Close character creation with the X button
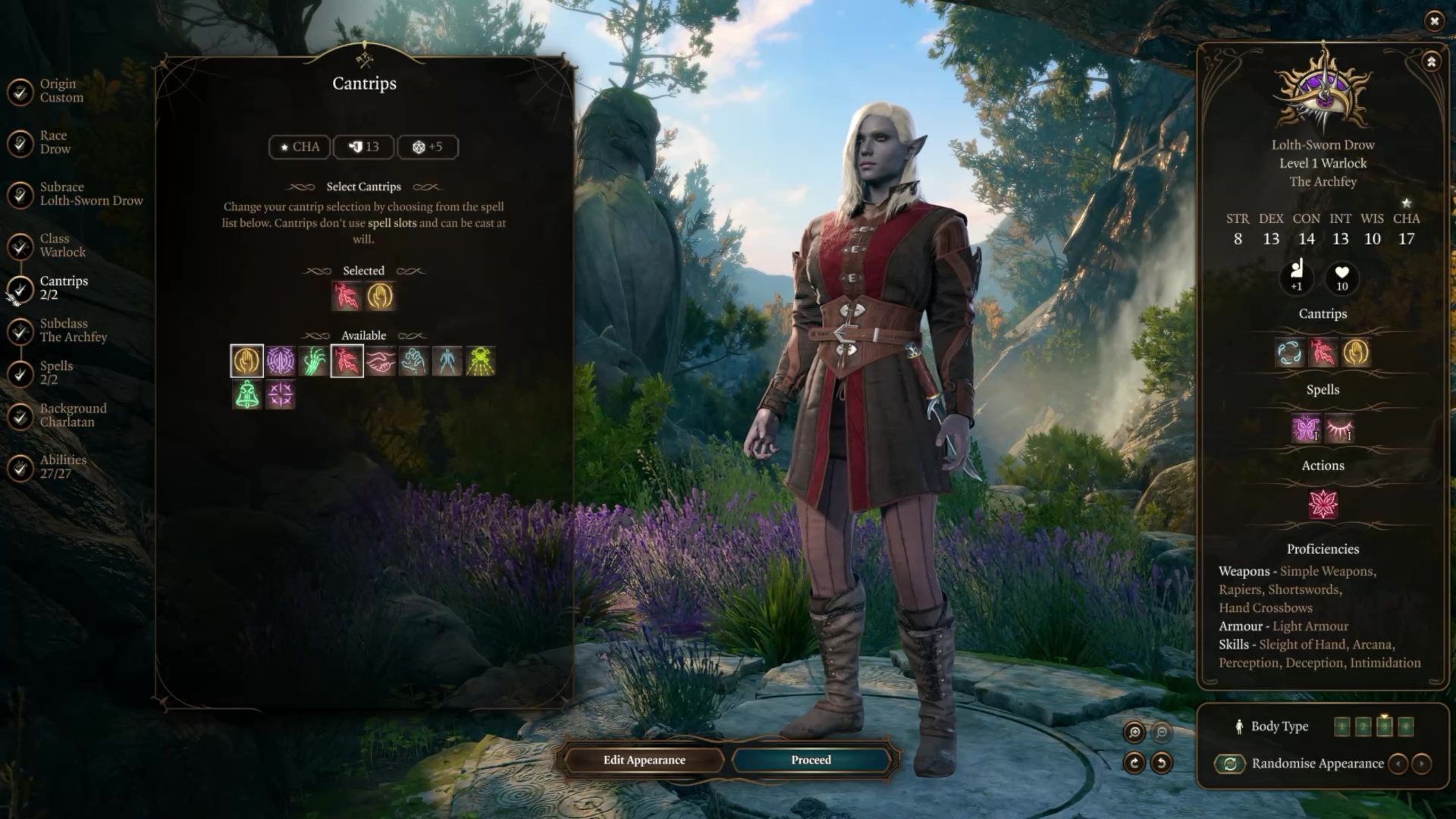The width and height of the screenshot is (1456, 819). (x=1434, y=21)
